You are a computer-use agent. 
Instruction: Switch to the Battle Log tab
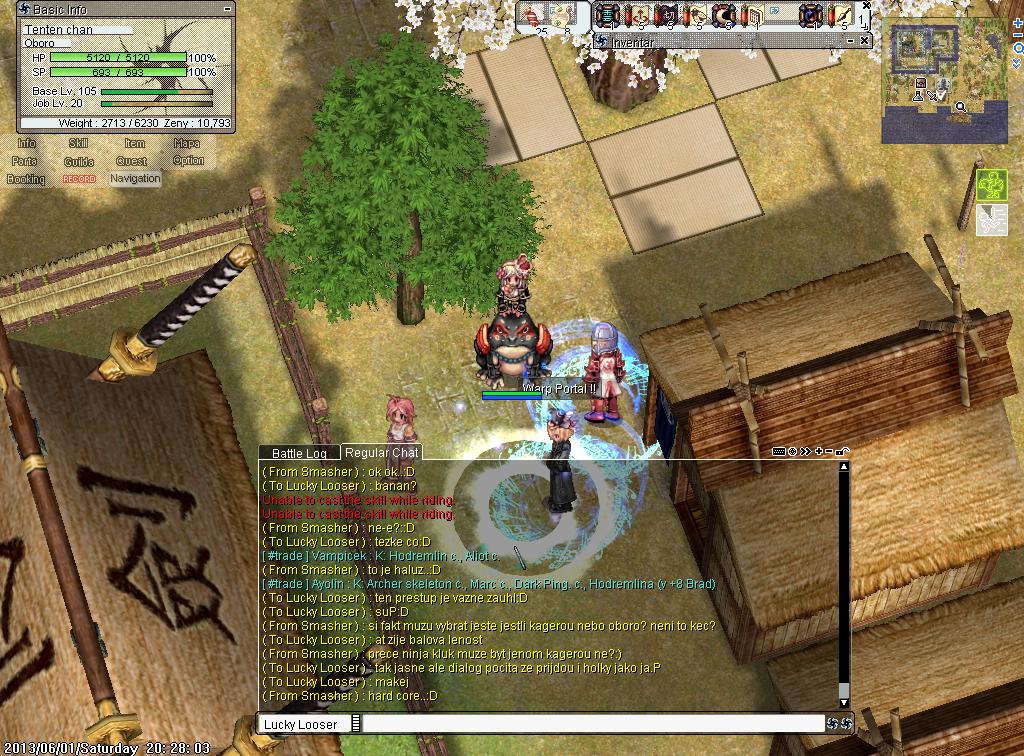click(299, 454)
